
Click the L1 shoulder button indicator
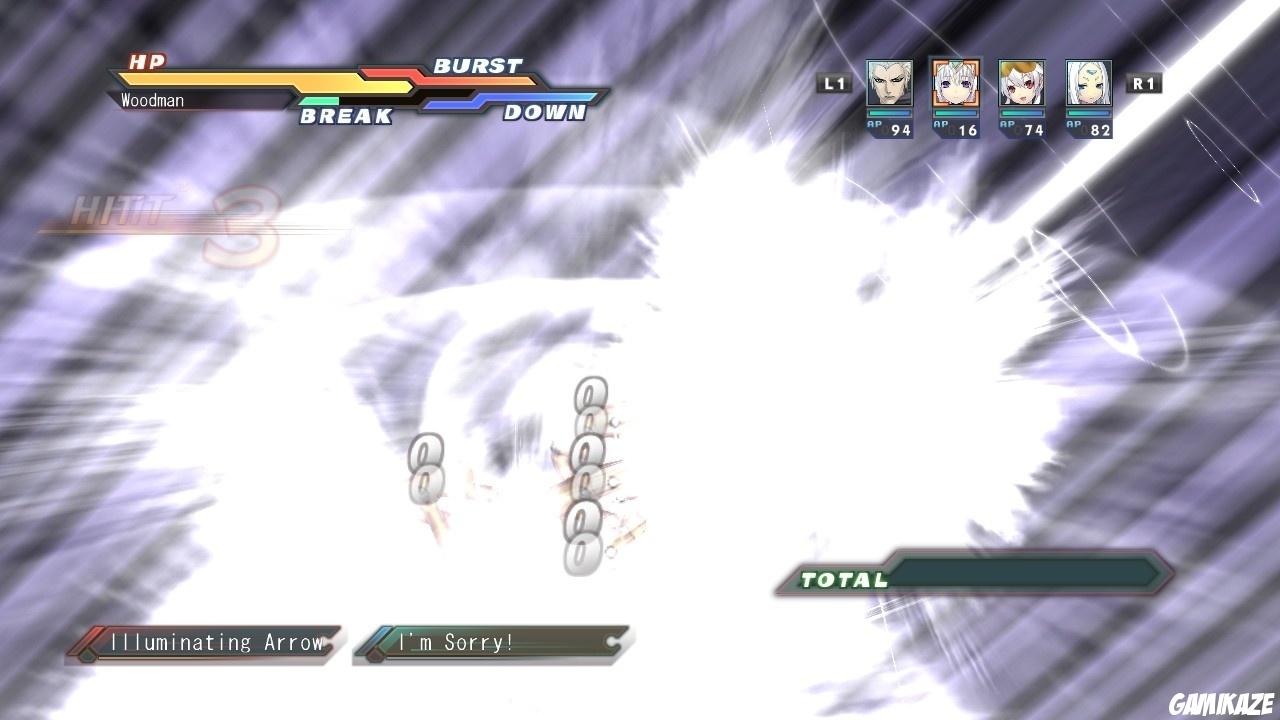(x=836, y=84)
